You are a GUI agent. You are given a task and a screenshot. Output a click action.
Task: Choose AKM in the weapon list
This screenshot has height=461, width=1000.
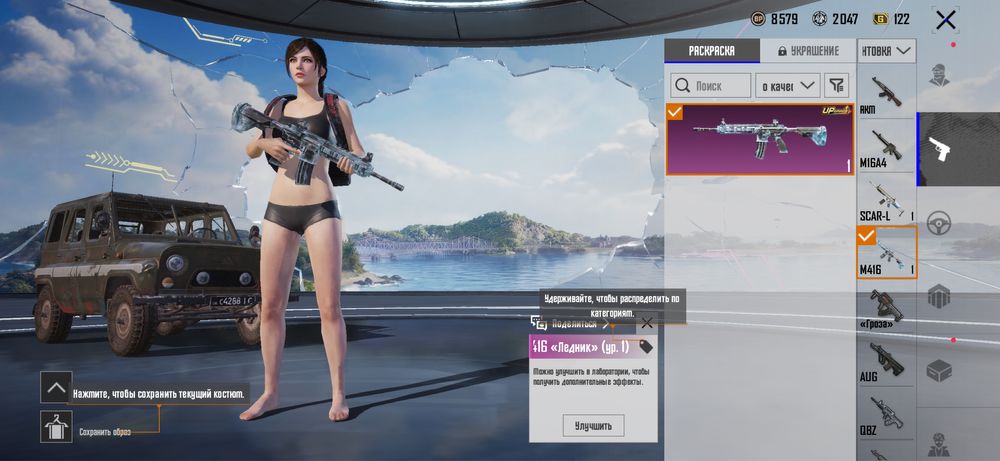887,94
